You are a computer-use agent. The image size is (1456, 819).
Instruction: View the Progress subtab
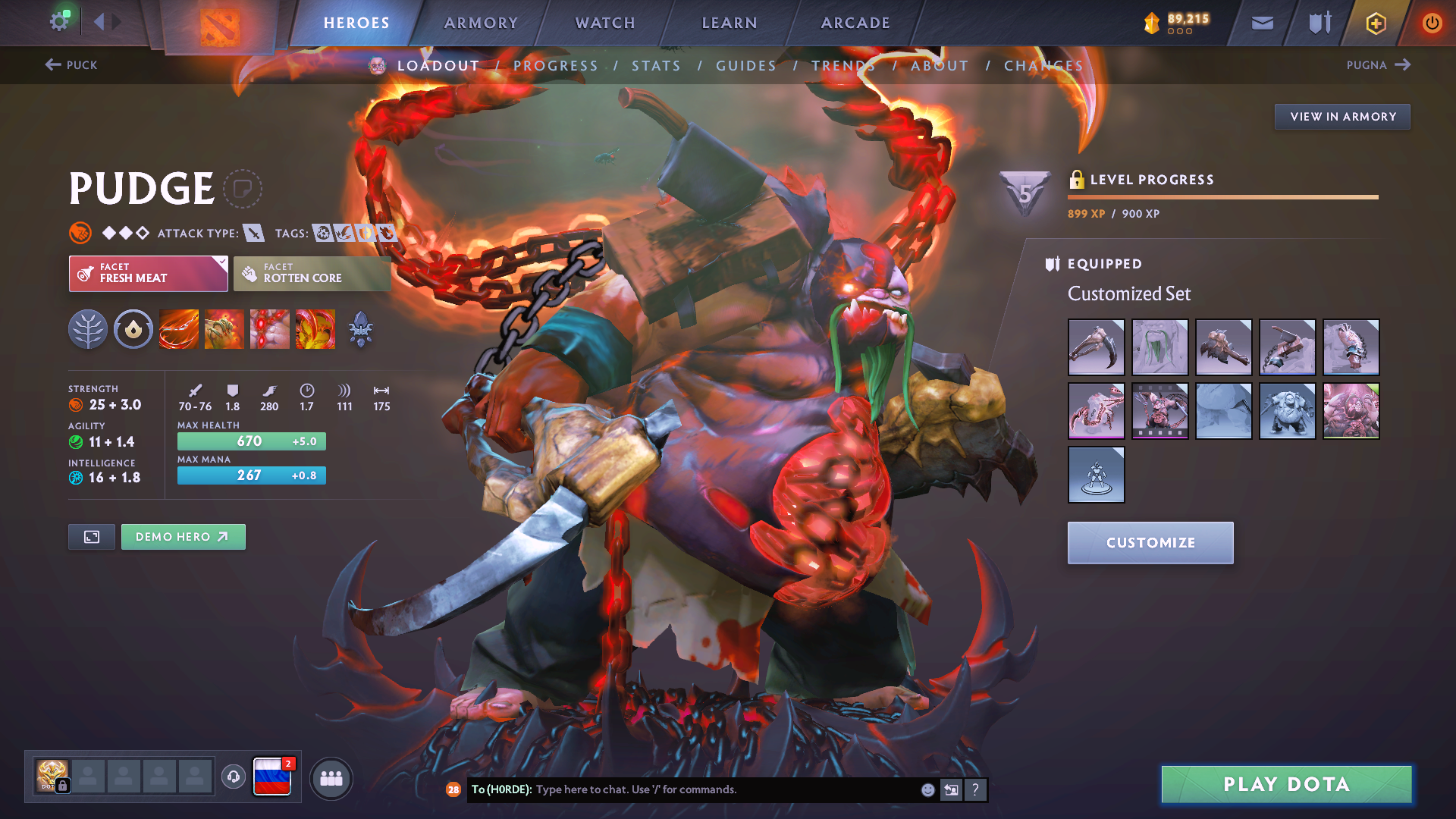click(x=555, y=66)
